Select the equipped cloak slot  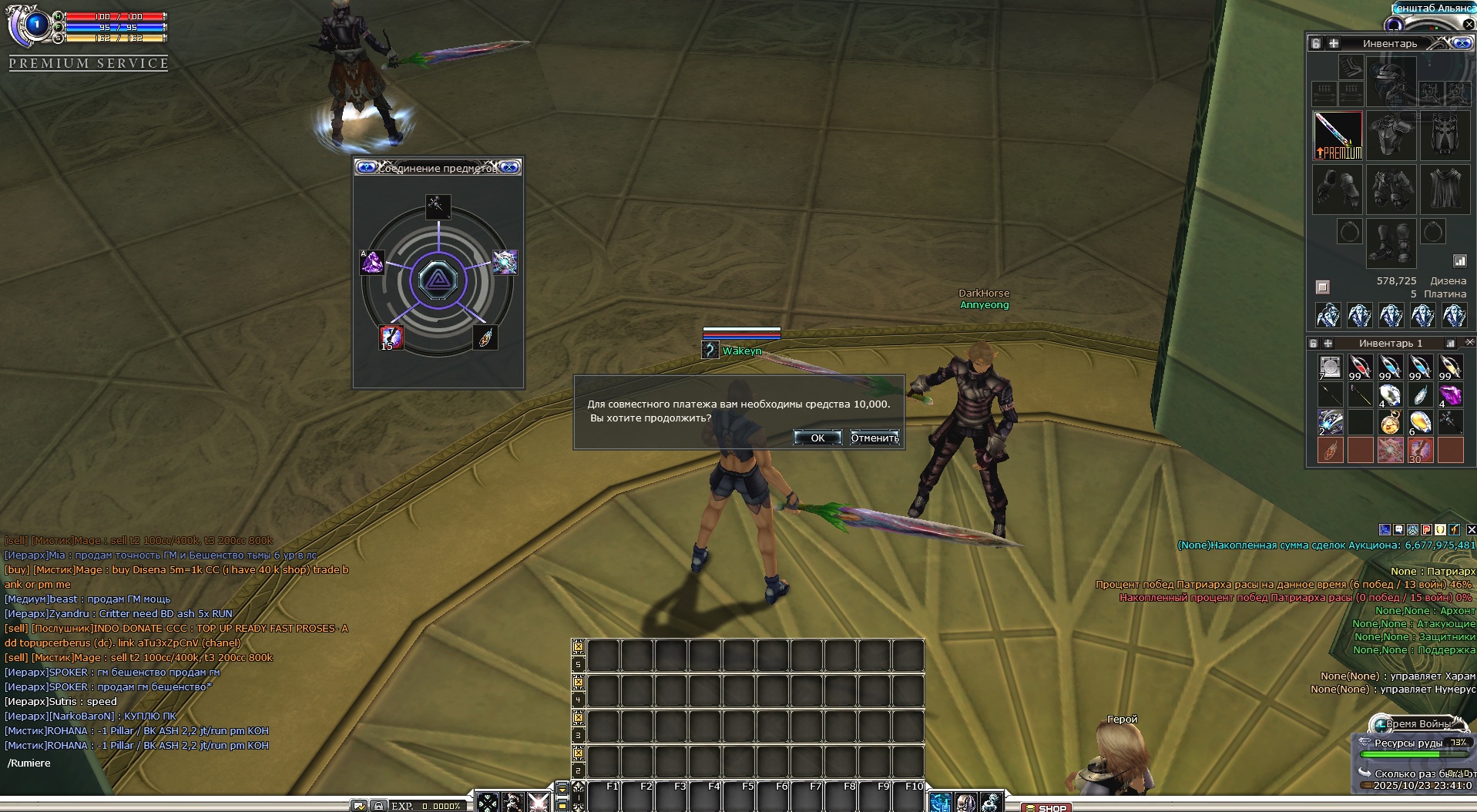(x=1445, y=190)
